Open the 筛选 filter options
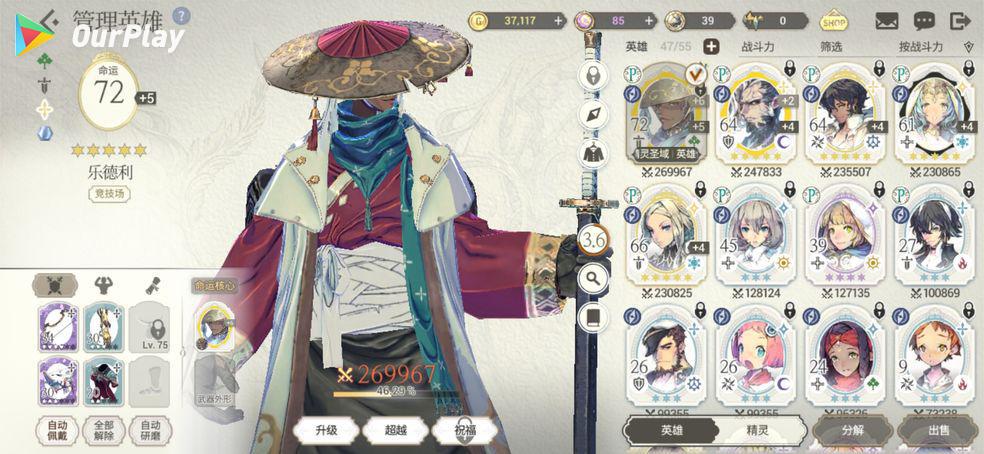The height and width of the screenshot is (454, 984). [831, 46]
